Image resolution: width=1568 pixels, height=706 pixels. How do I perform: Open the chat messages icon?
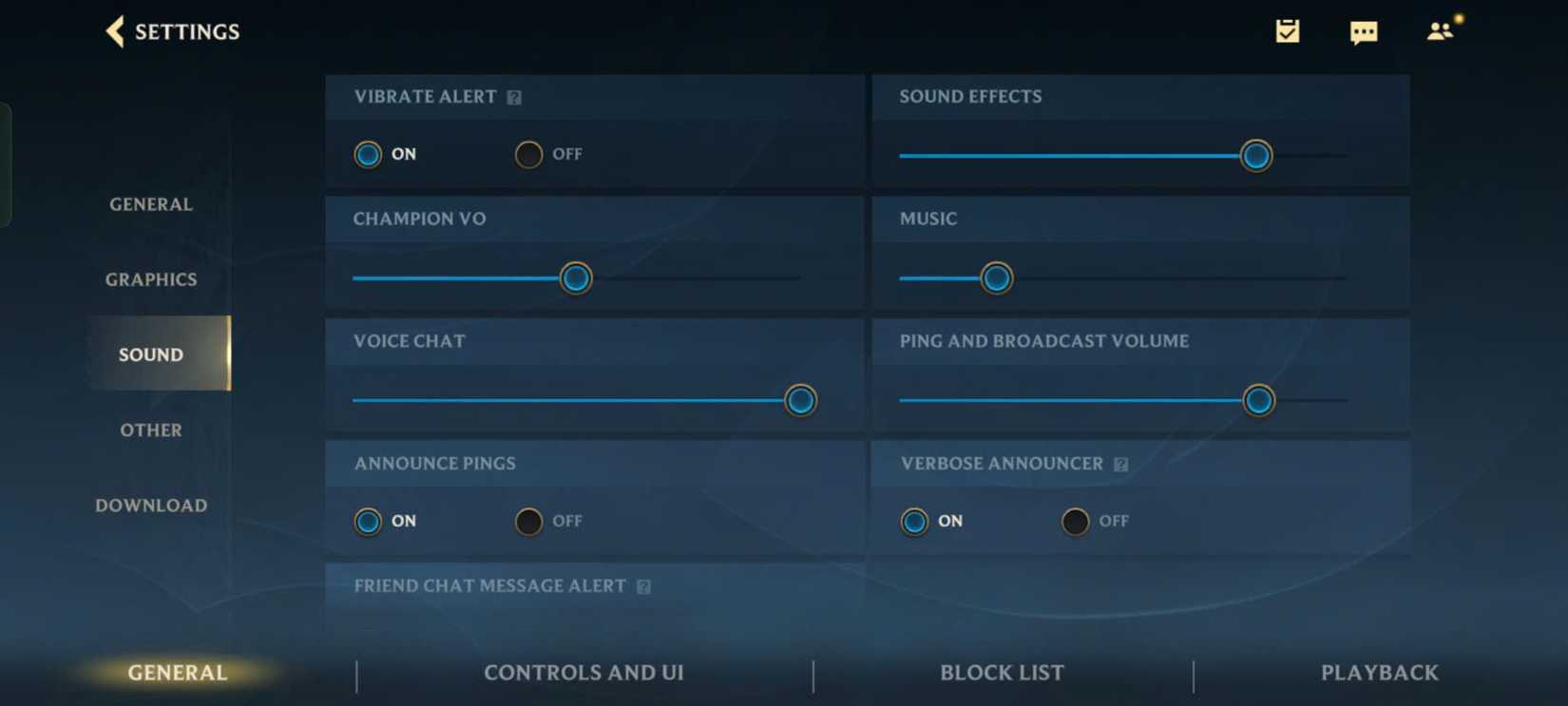1364,31
